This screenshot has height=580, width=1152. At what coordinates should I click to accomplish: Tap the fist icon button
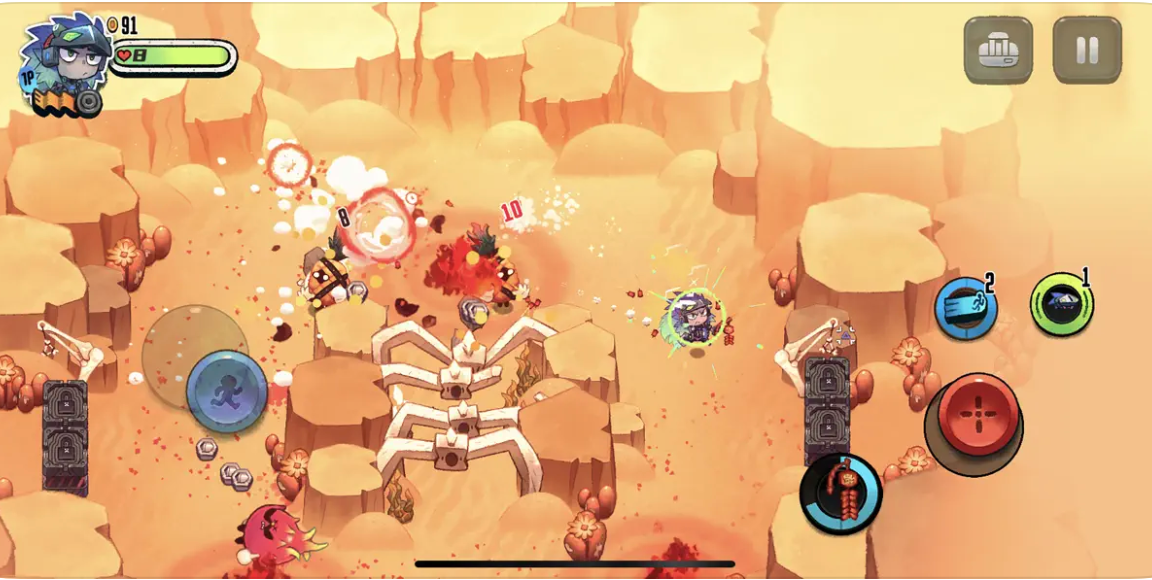coord(998,50)
